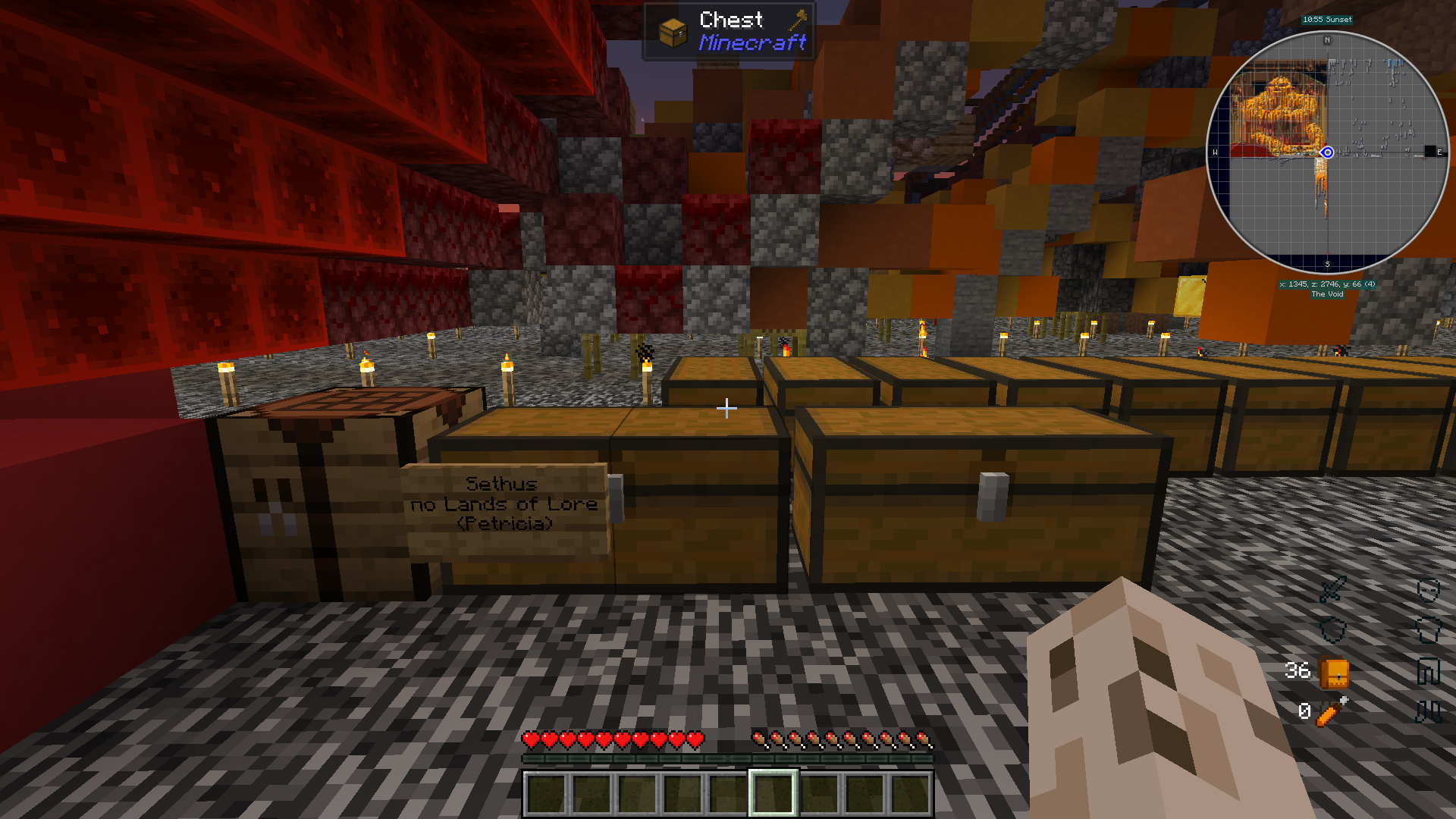This screenshot has height=819, width=1456.
Task: Click the empty chestplate armor slot
Action: point(1428,629)
